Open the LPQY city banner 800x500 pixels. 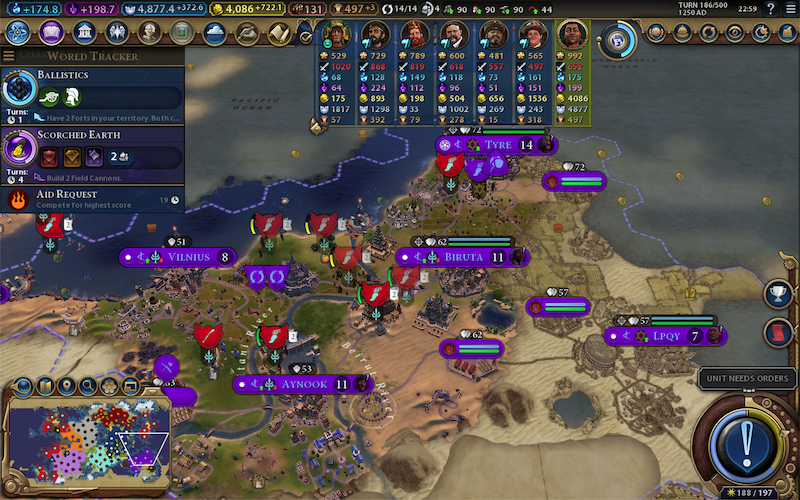coord(666,336)
